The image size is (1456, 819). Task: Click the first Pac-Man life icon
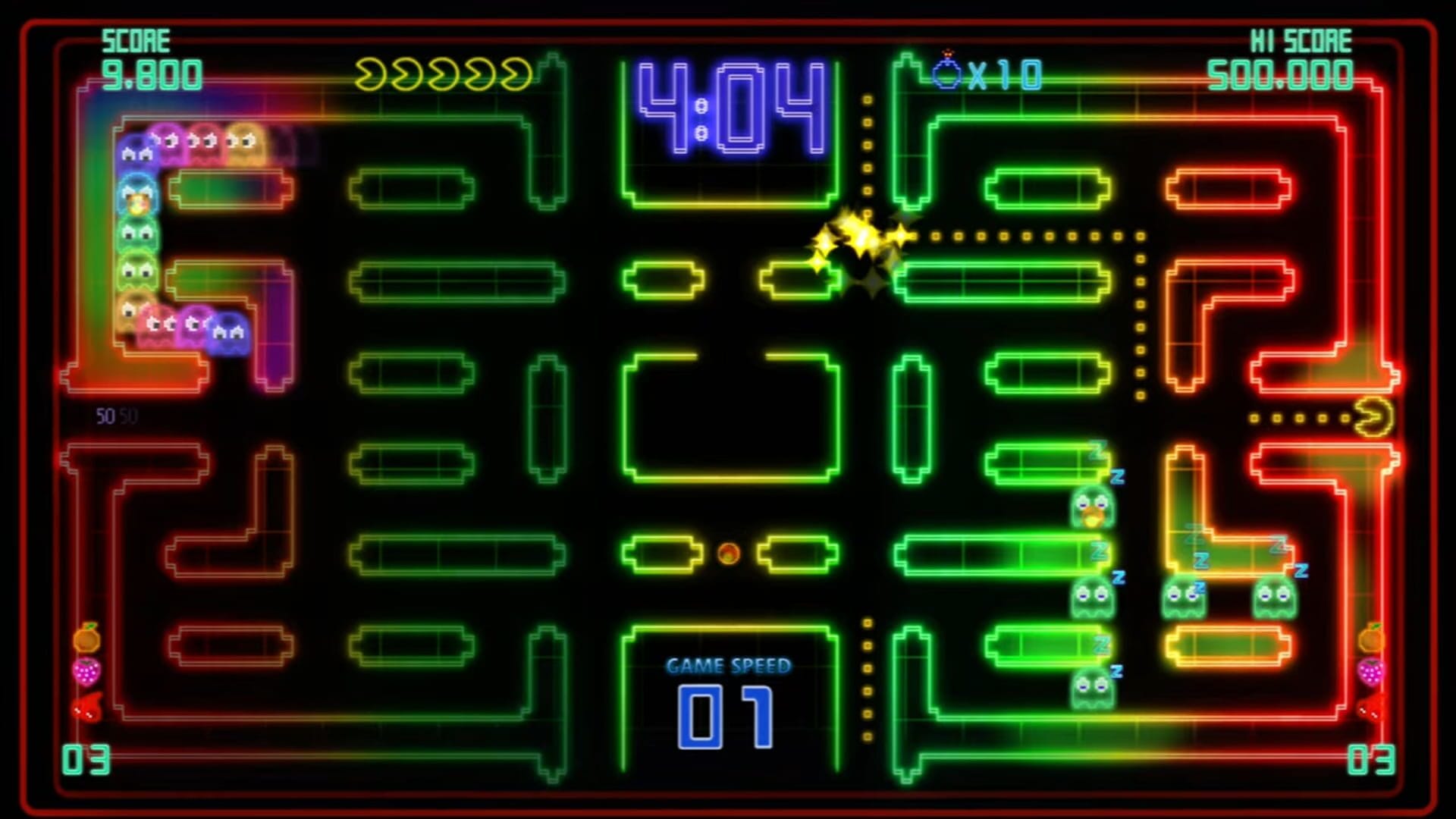[x=371, y=72]
